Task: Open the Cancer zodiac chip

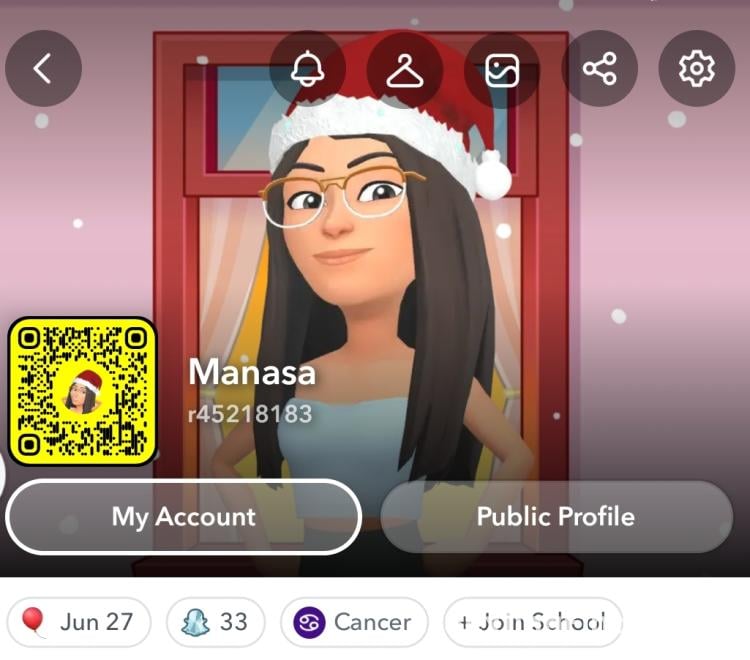Action: [354, 622]
